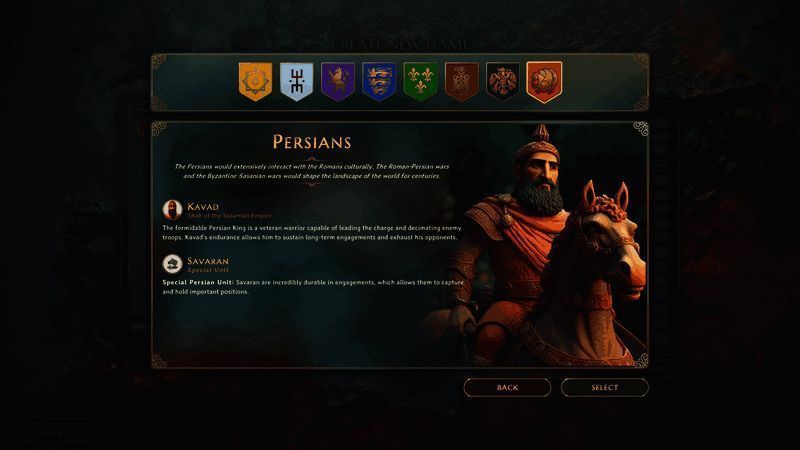This screenshot has height=450, width=800.
Task: Click Kavad's leader portrait icon
Action: pyautogui.click(x=172, y=210)
